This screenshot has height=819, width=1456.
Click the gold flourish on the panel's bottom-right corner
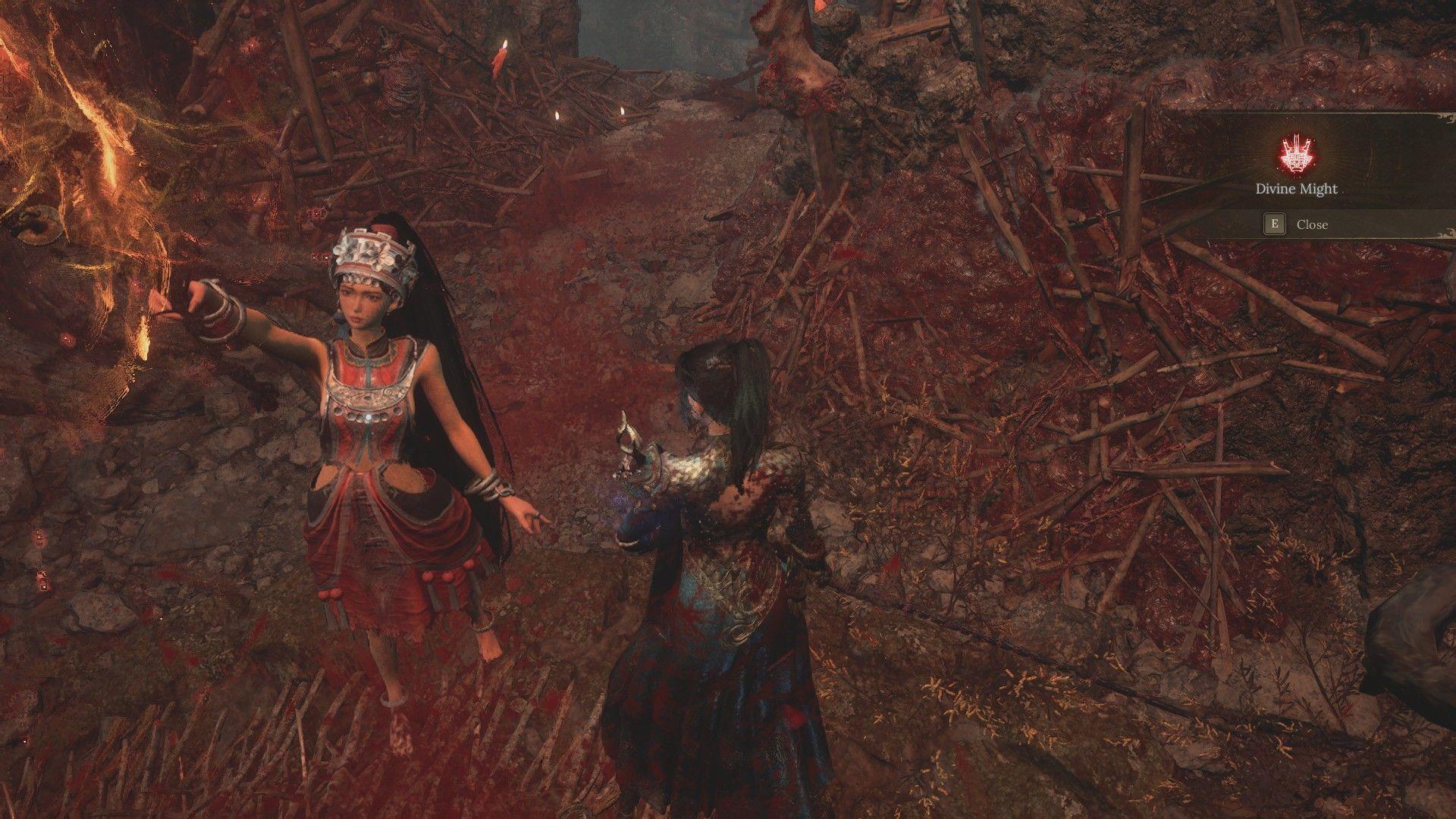pyautogui.click(x=1446, y=232)
